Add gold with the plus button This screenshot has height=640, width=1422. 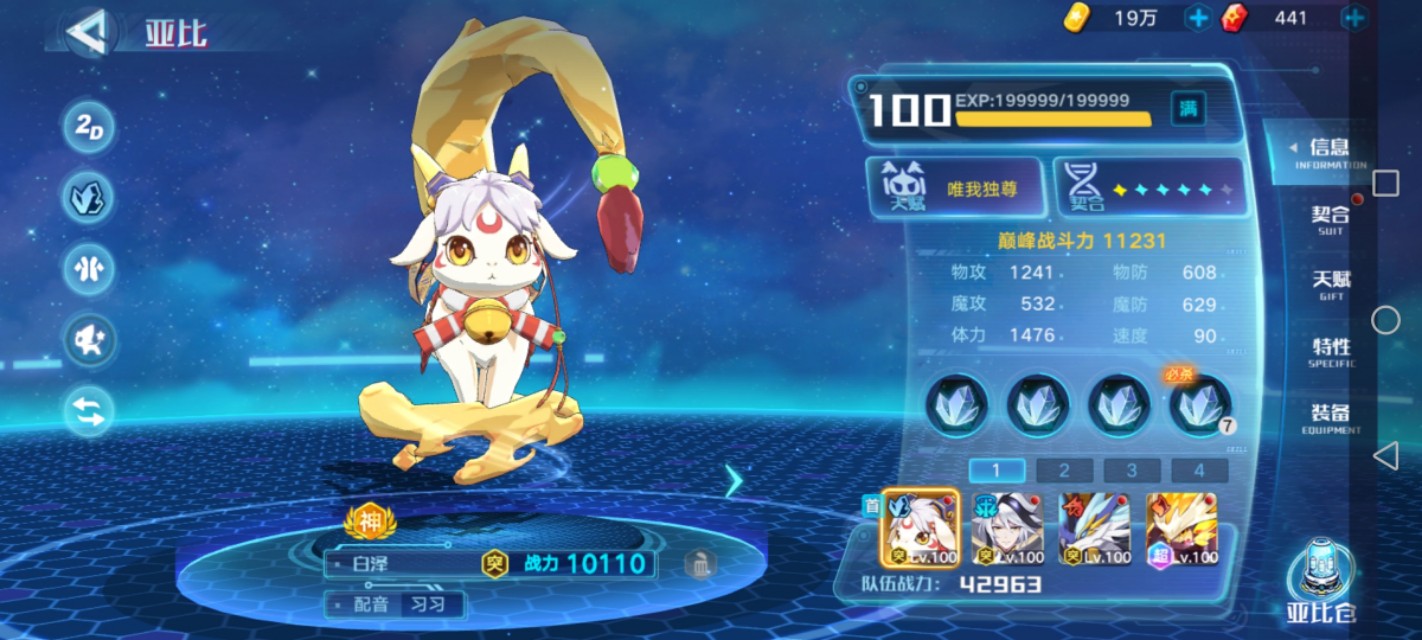point(1197,18)
